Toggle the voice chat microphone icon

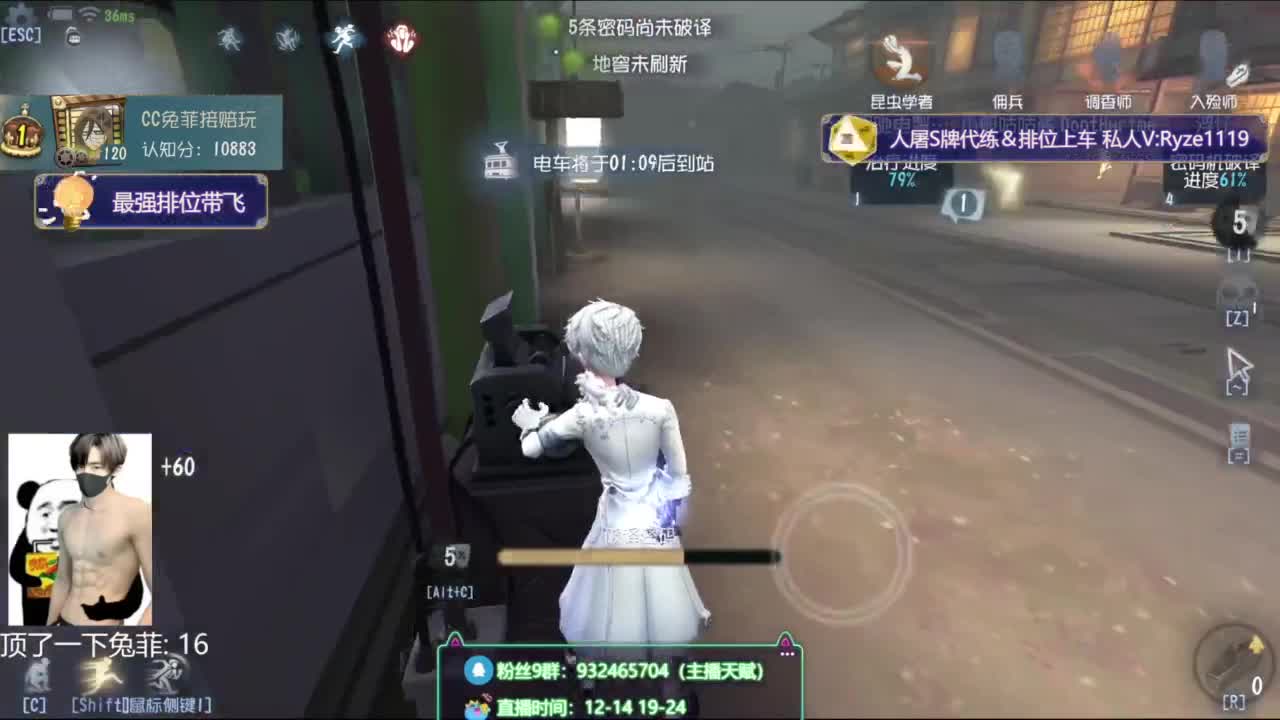pyautogui.click(x=72, y=35)
